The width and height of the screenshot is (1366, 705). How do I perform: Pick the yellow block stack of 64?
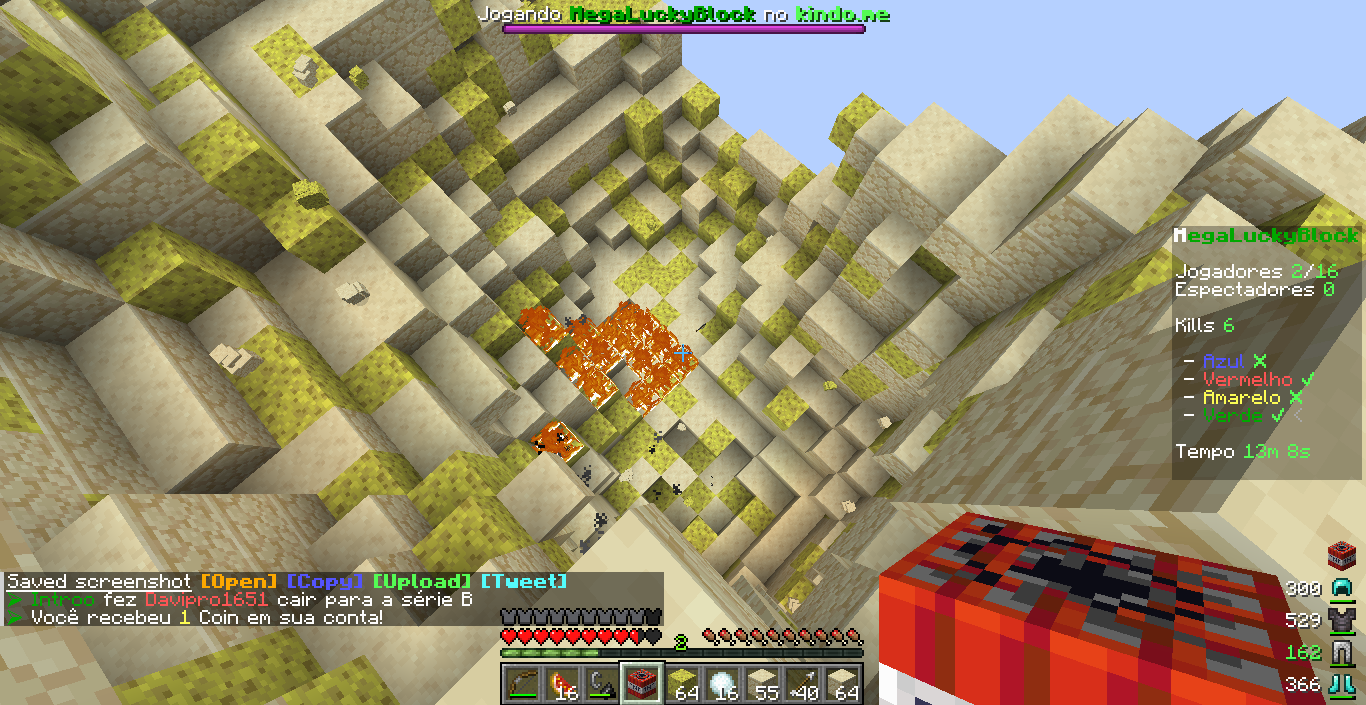click(681, 684)
